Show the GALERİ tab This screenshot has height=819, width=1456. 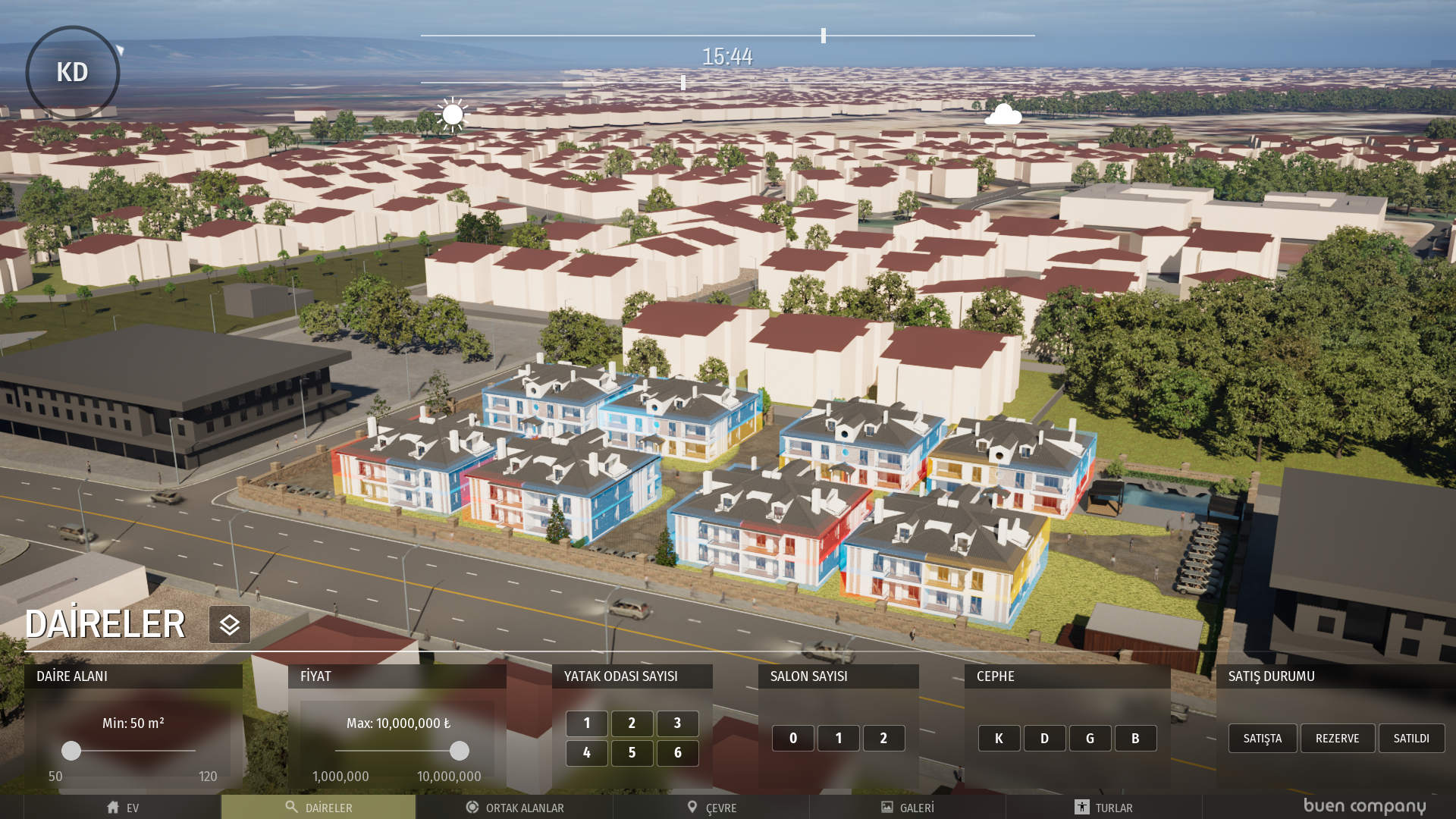908,808
